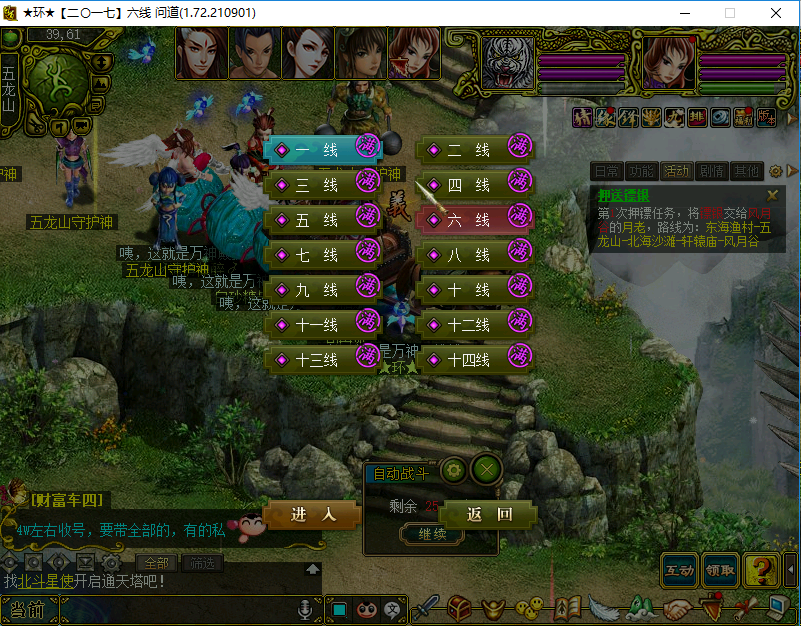Click the 领取 claim button
This screenshot has height=626, width=801.
721,570
